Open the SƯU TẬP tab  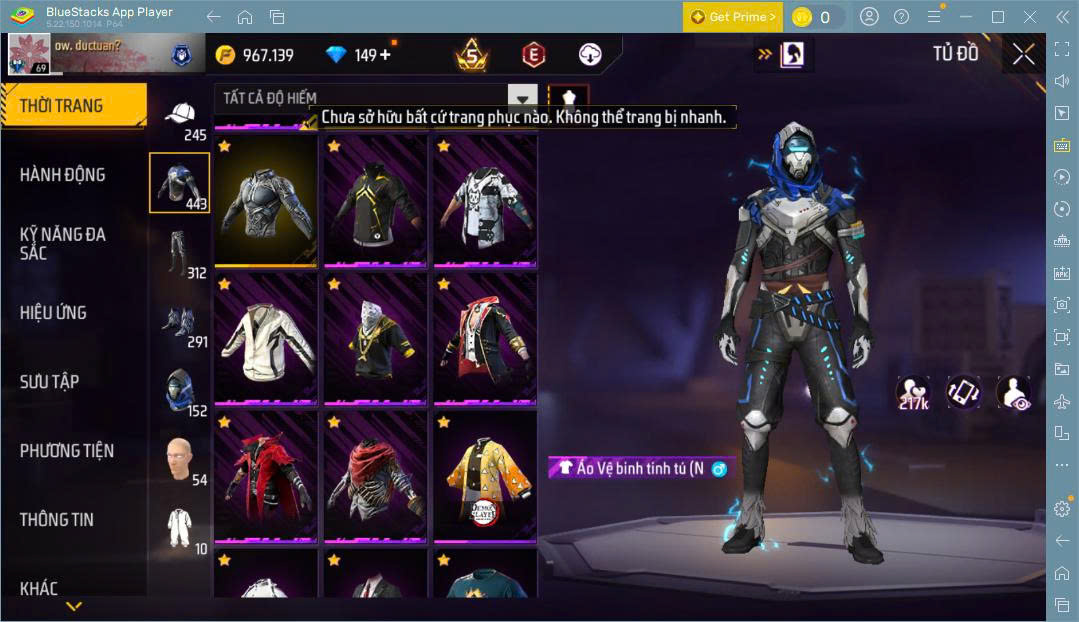coord(50,382)
